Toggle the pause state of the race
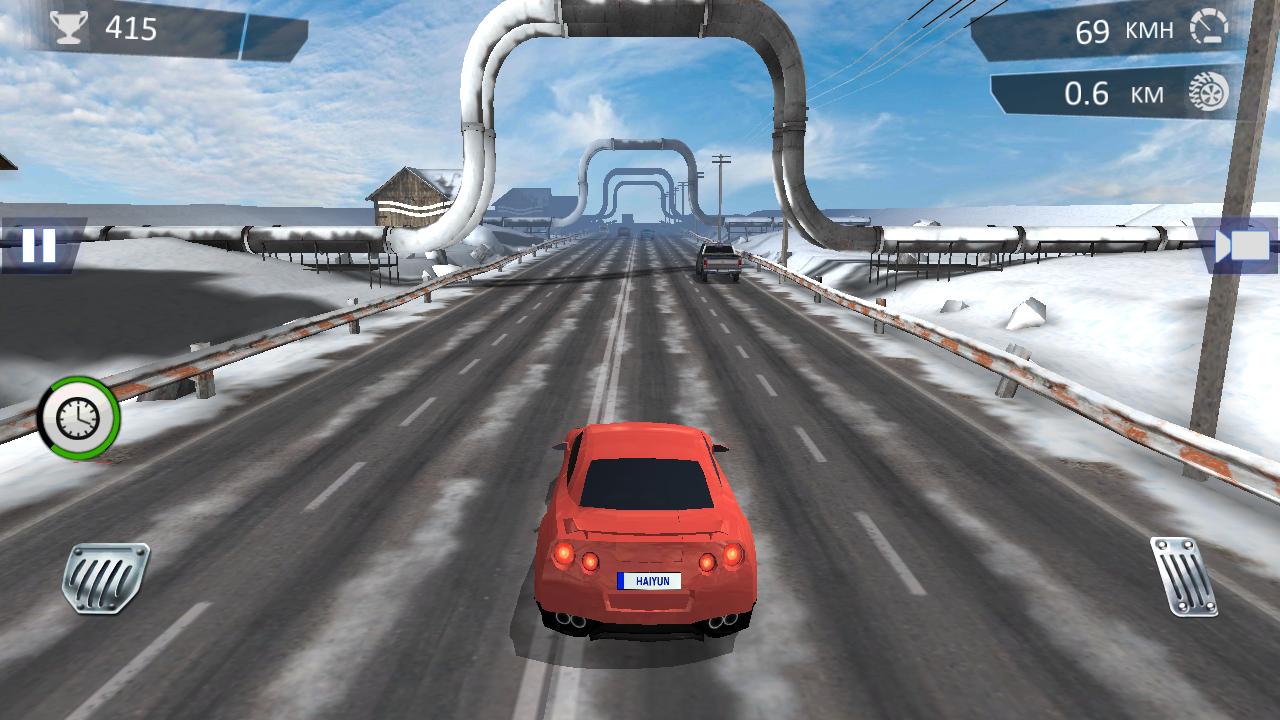Viewport: 1280px width, 720px height. (38, 245)
